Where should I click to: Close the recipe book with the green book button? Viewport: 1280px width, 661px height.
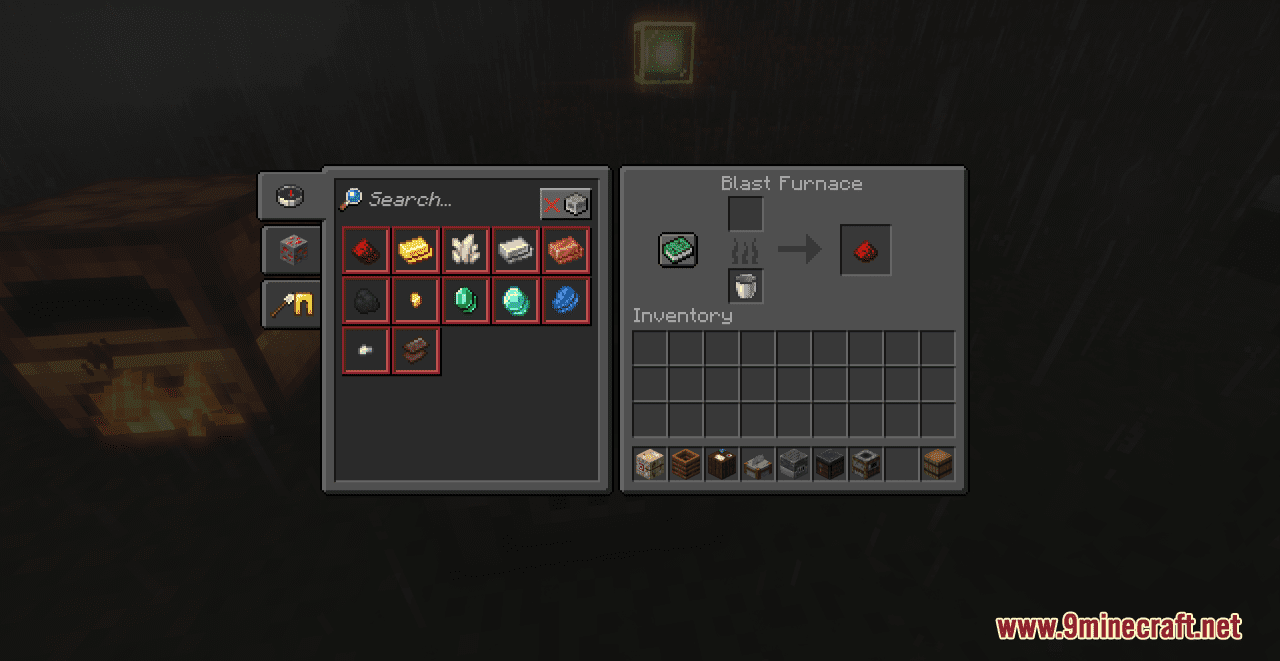click(x=678, y=250)
